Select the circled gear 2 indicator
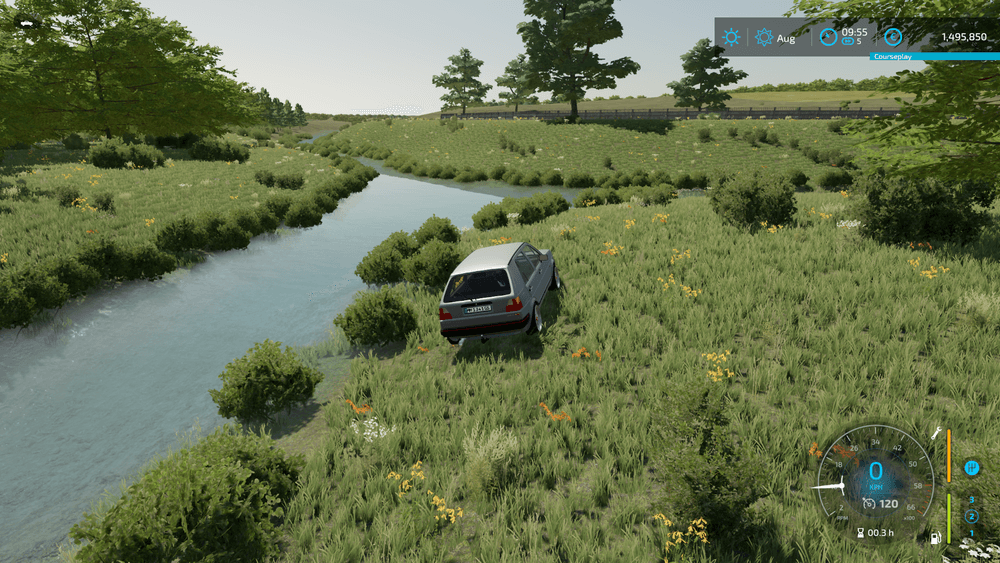The height and width of the screenshot is (563, 1000). point(971,516)
